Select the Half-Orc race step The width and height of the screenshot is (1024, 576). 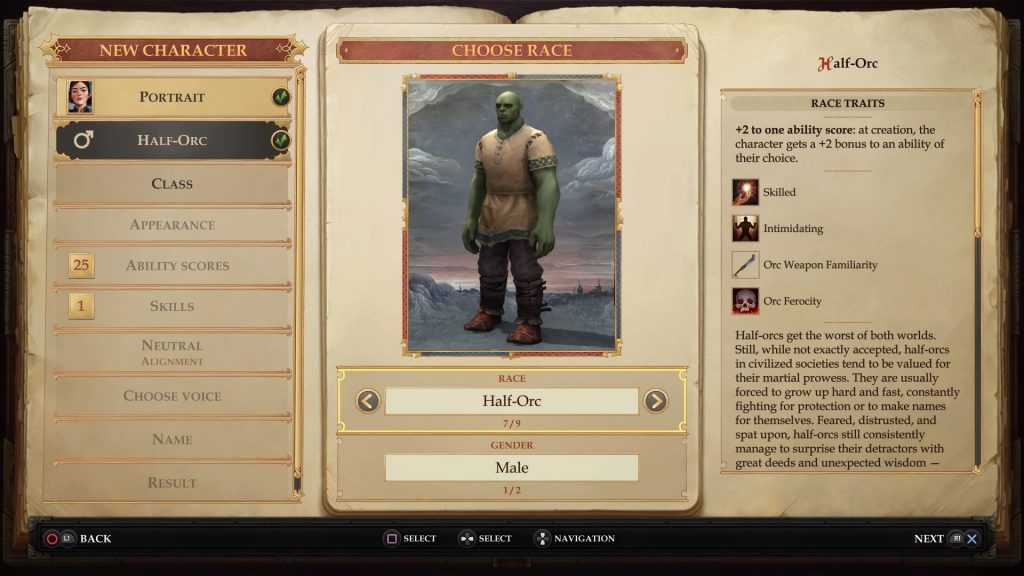(x=172, y=140)
